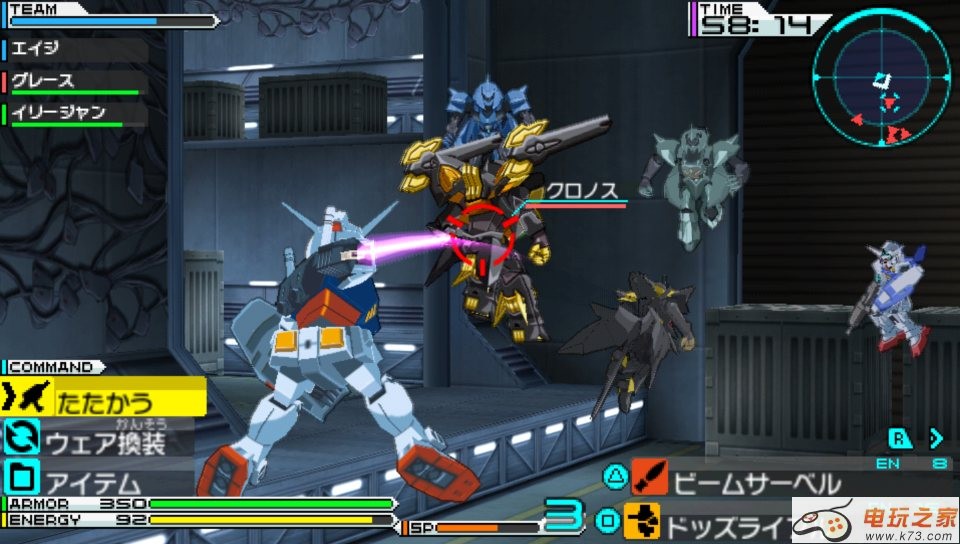The height and width of the screenshot is (544, 960).
Task: Select teammate イリージャン in team list
Action: [58, 113]
